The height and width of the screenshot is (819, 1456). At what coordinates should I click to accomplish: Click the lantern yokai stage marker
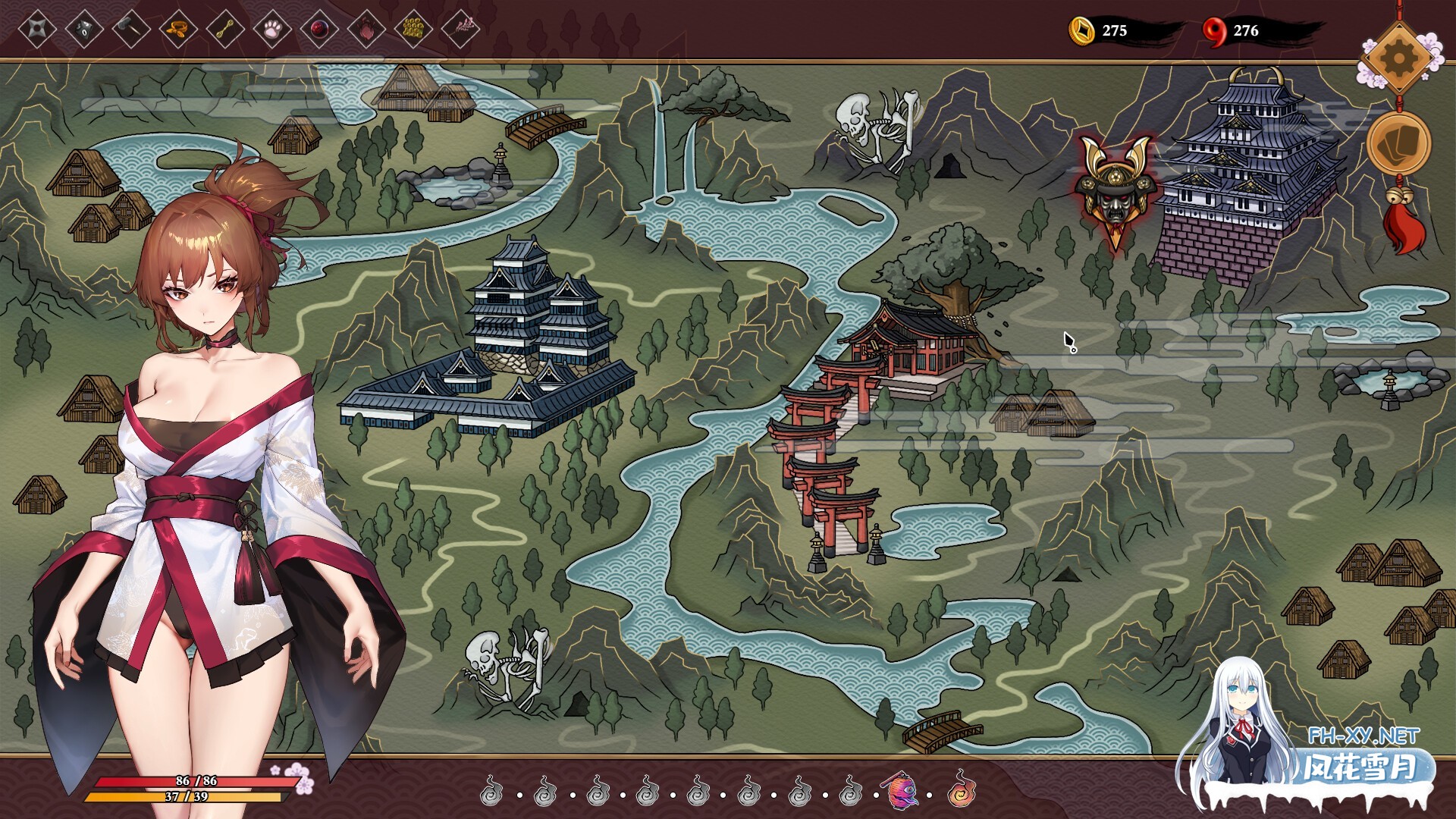click(x=902, y=792)
